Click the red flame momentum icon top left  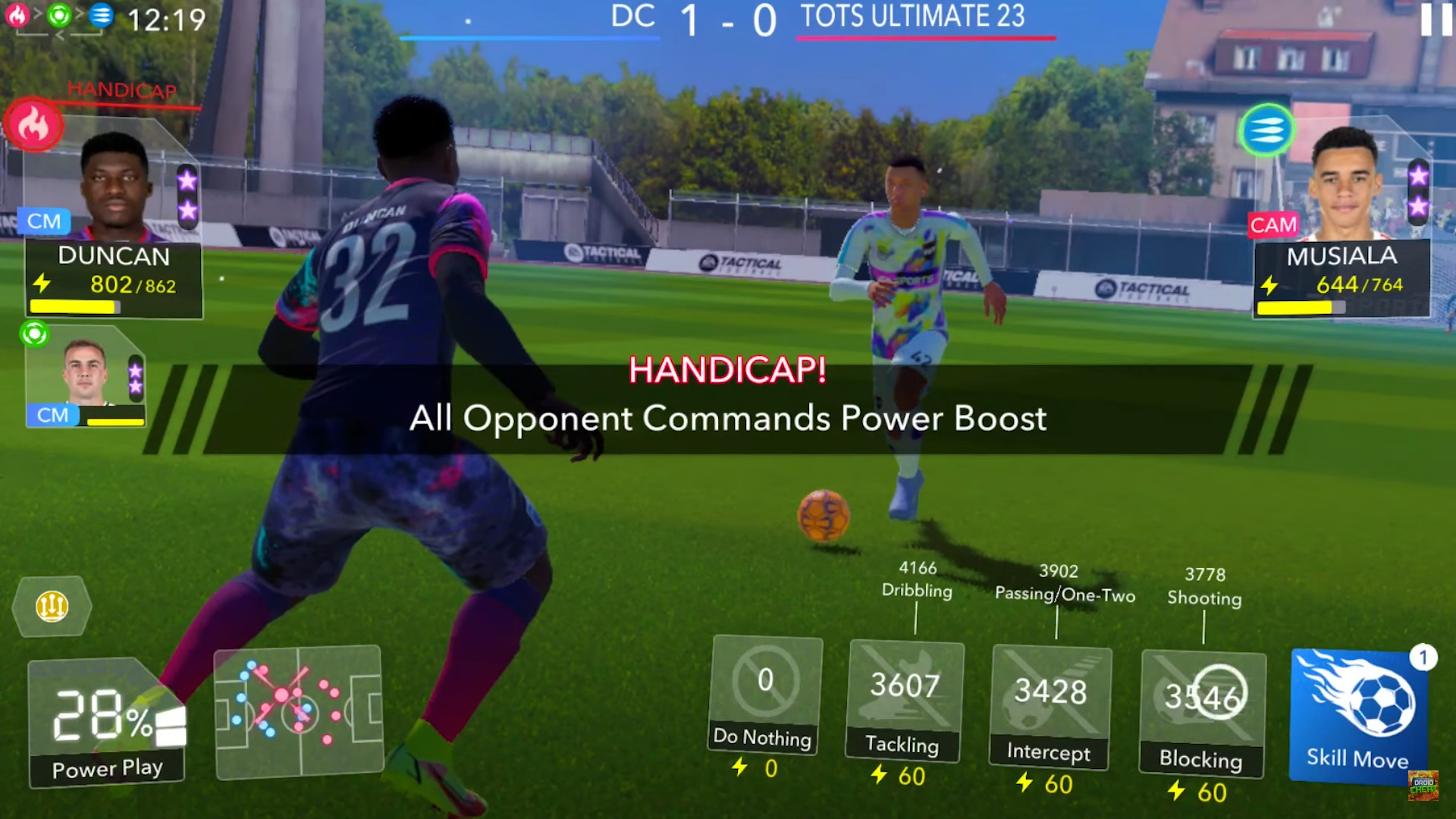pyautogui.click(x=33, y=124)
